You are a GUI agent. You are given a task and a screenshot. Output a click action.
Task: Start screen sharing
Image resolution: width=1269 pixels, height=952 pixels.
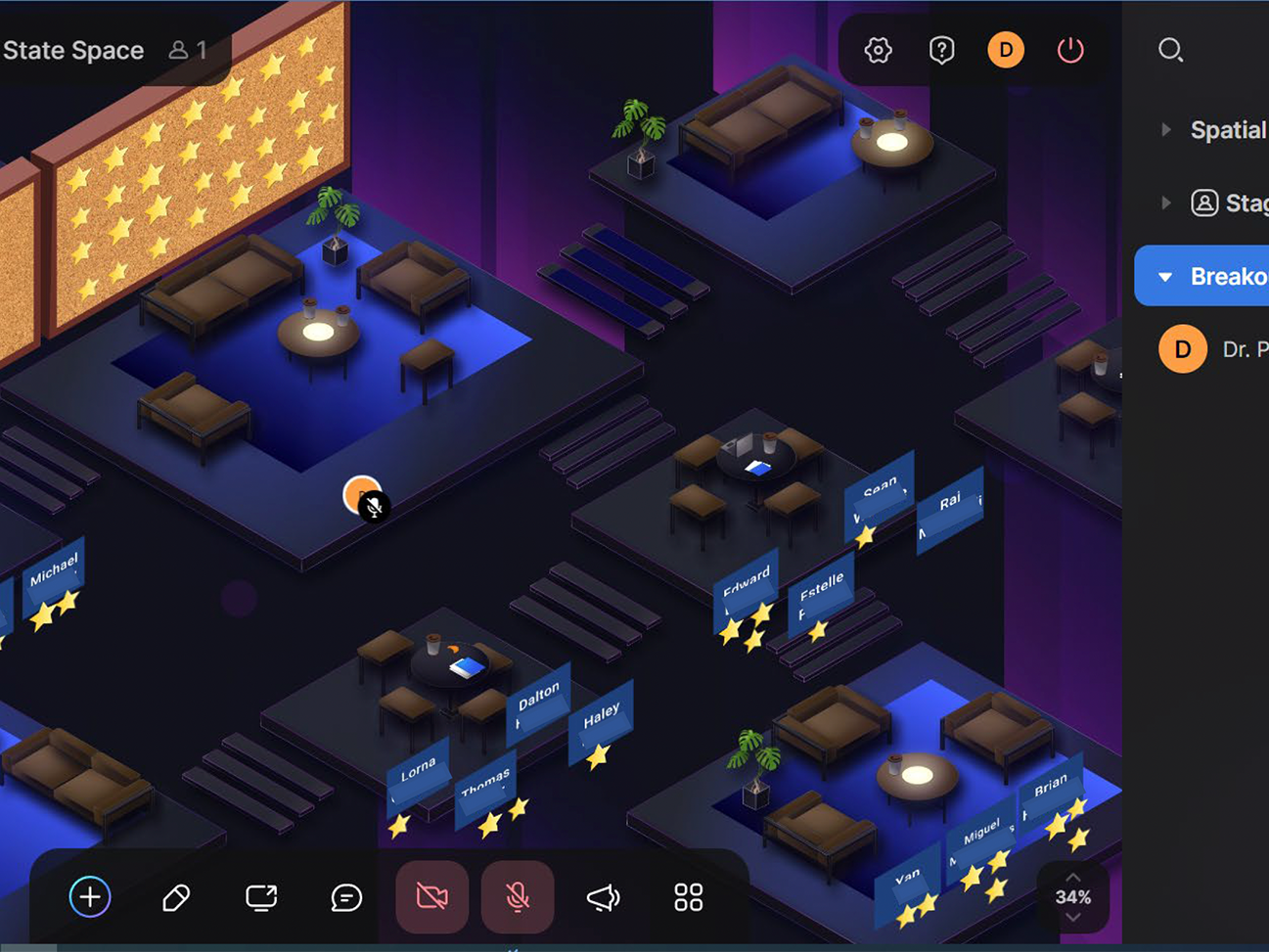coord(260,897)
